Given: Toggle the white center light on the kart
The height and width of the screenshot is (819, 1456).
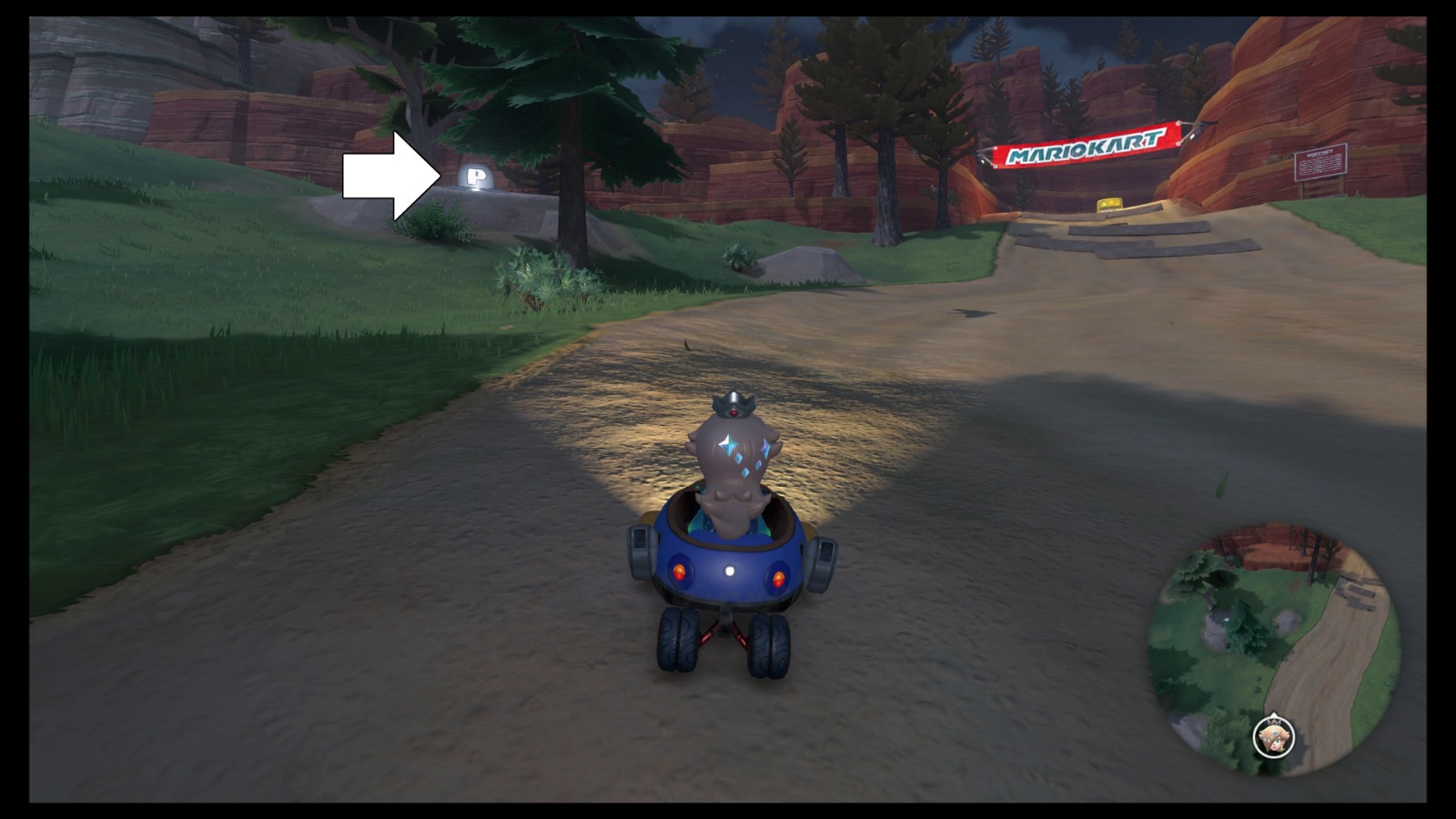Looking at the screenshot, I should (728, 571).
